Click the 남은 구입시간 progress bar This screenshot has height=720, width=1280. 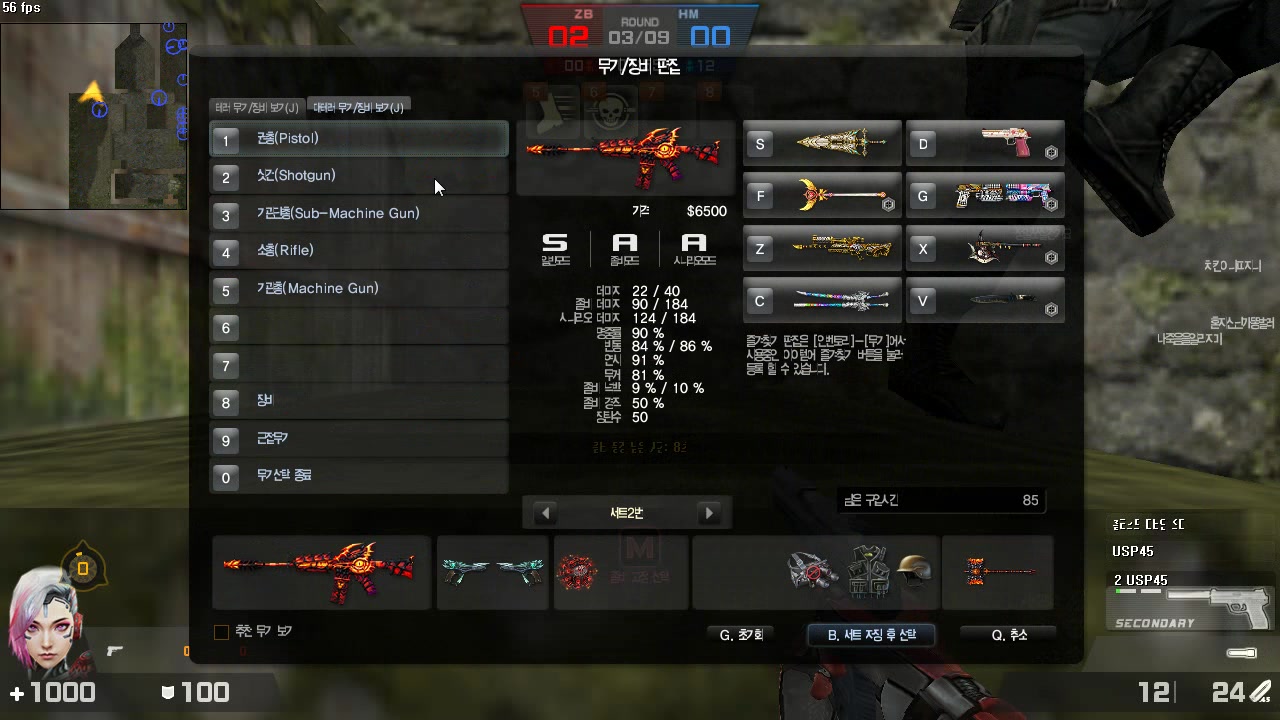click(940, 500)
